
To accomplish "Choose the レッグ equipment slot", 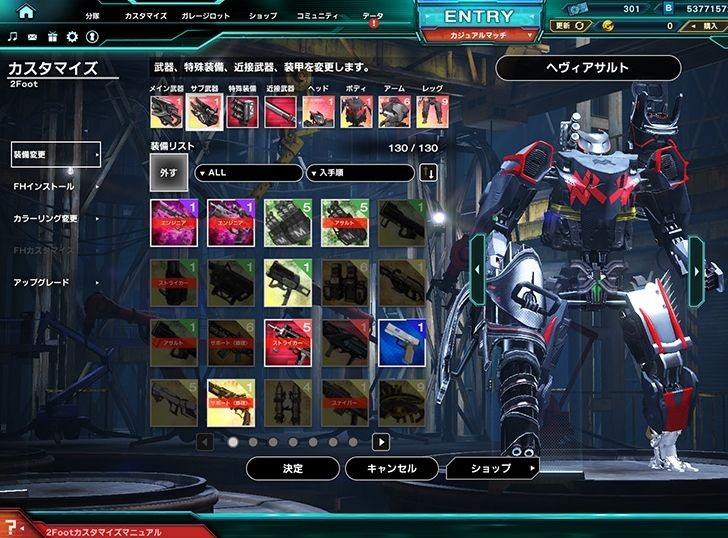I will [432, 111].
